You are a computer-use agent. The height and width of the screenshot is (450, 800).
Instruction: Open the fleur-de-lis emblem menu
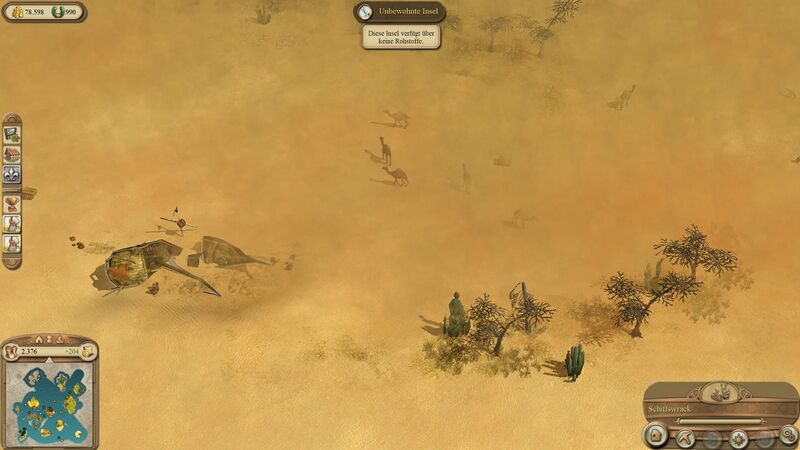[x=12, y=174]
